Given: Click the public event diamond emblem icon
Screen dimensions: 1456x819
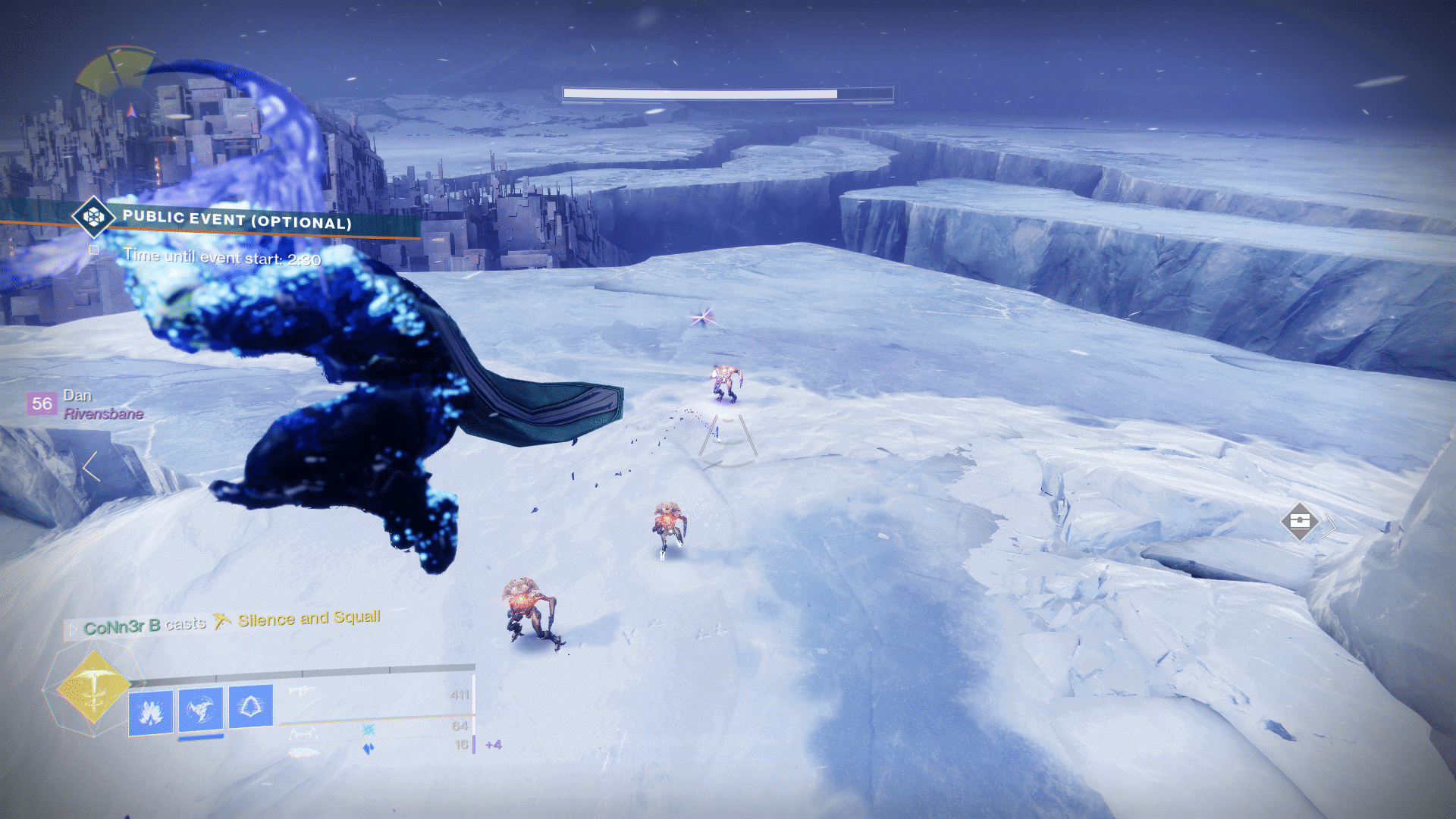Looking at the screenshot, I should point(93,218).
